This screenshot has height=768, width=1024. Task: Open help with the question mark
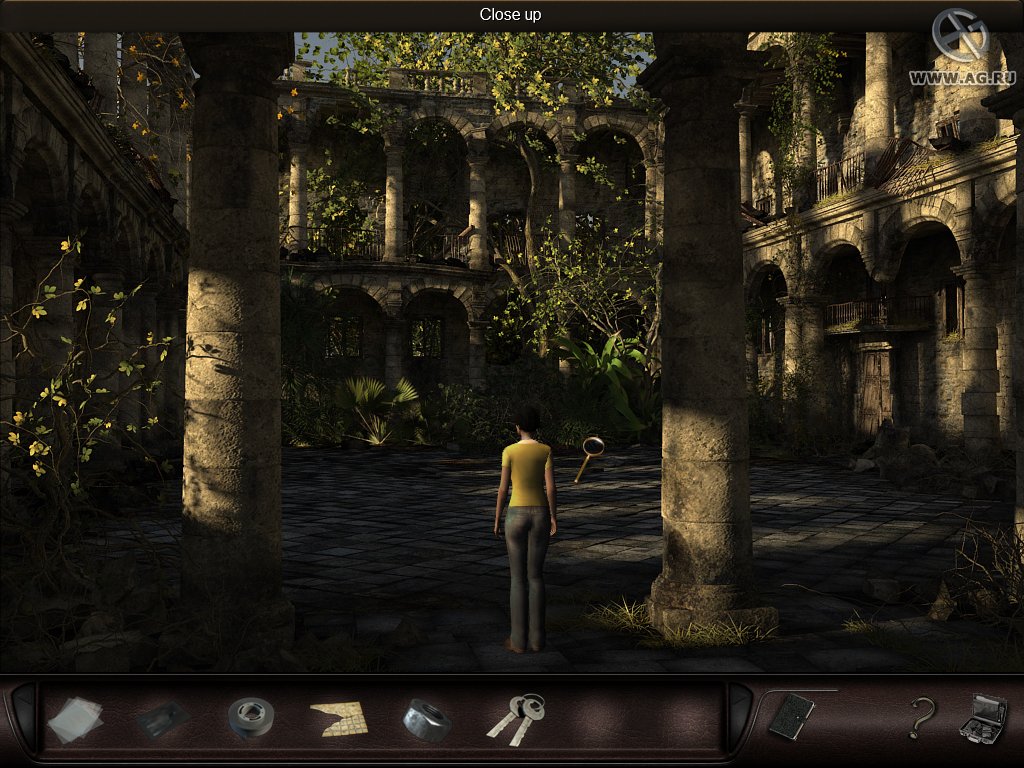921,717
